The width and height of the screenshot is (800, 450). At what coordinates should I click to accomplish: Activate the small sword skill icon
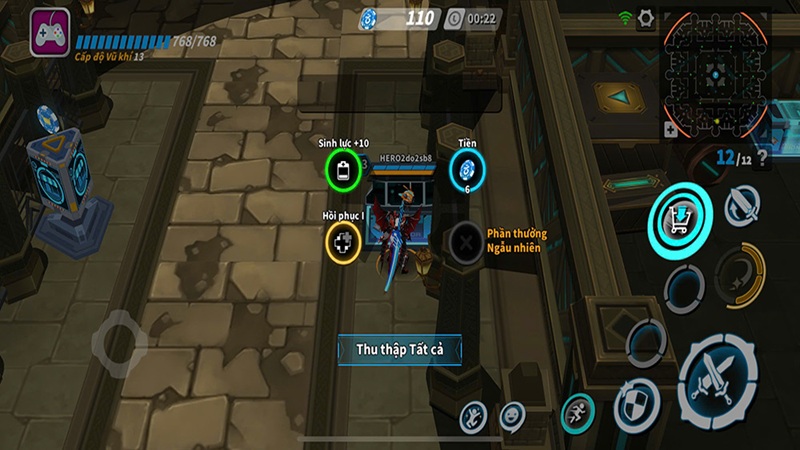[741, 207]
